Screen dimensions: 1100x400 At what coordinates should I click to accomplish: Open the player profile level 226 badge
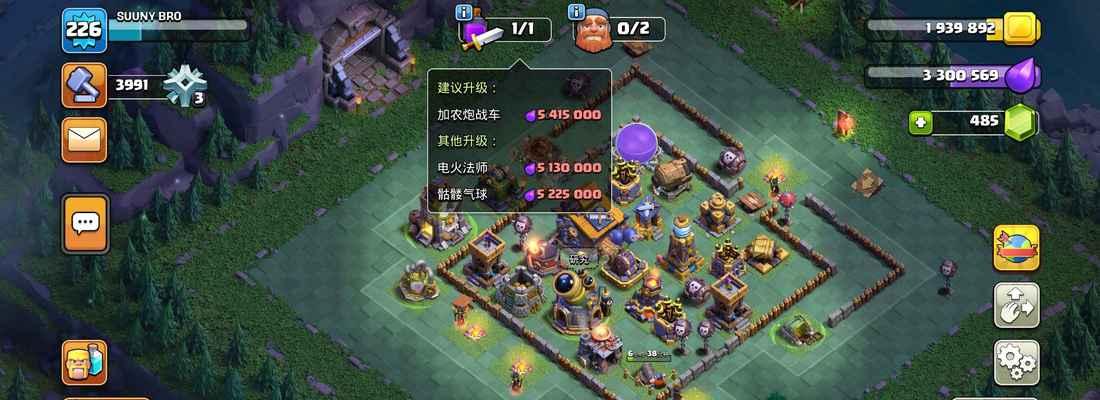coord(84,30)
